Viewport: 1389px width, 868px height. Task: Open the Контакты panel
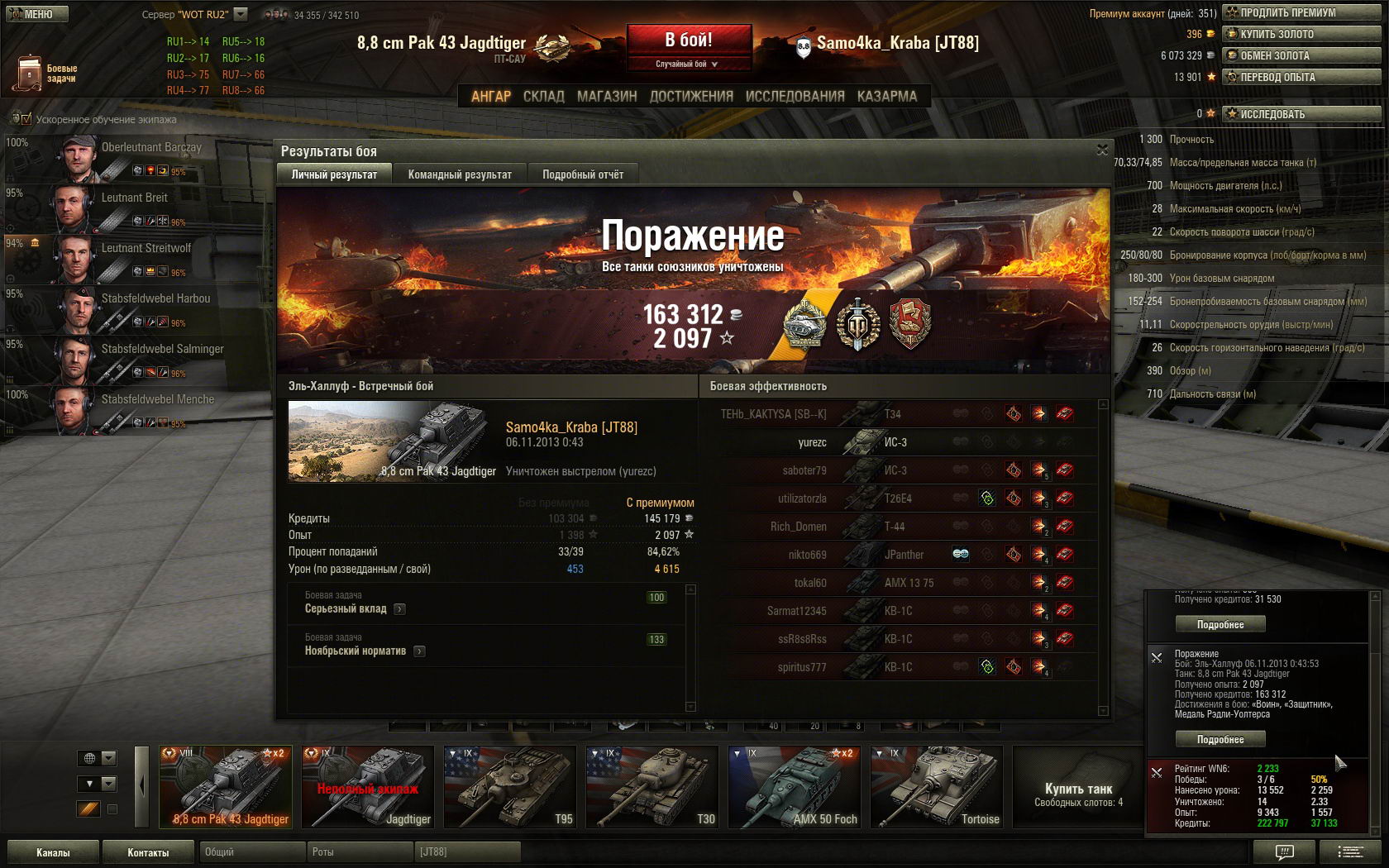pos(148,852)
